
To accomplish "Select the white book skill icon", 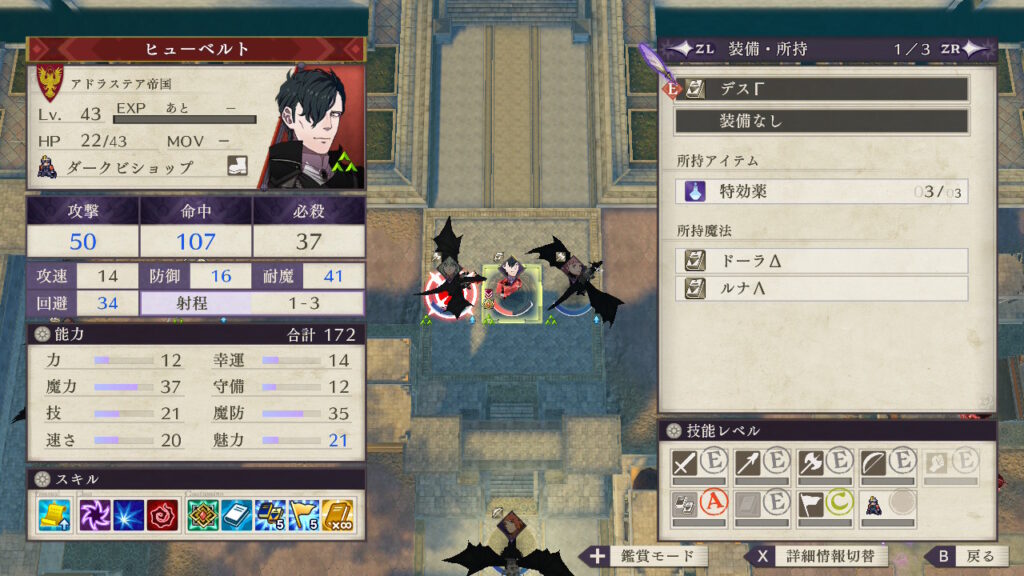I will coord(237,516).
